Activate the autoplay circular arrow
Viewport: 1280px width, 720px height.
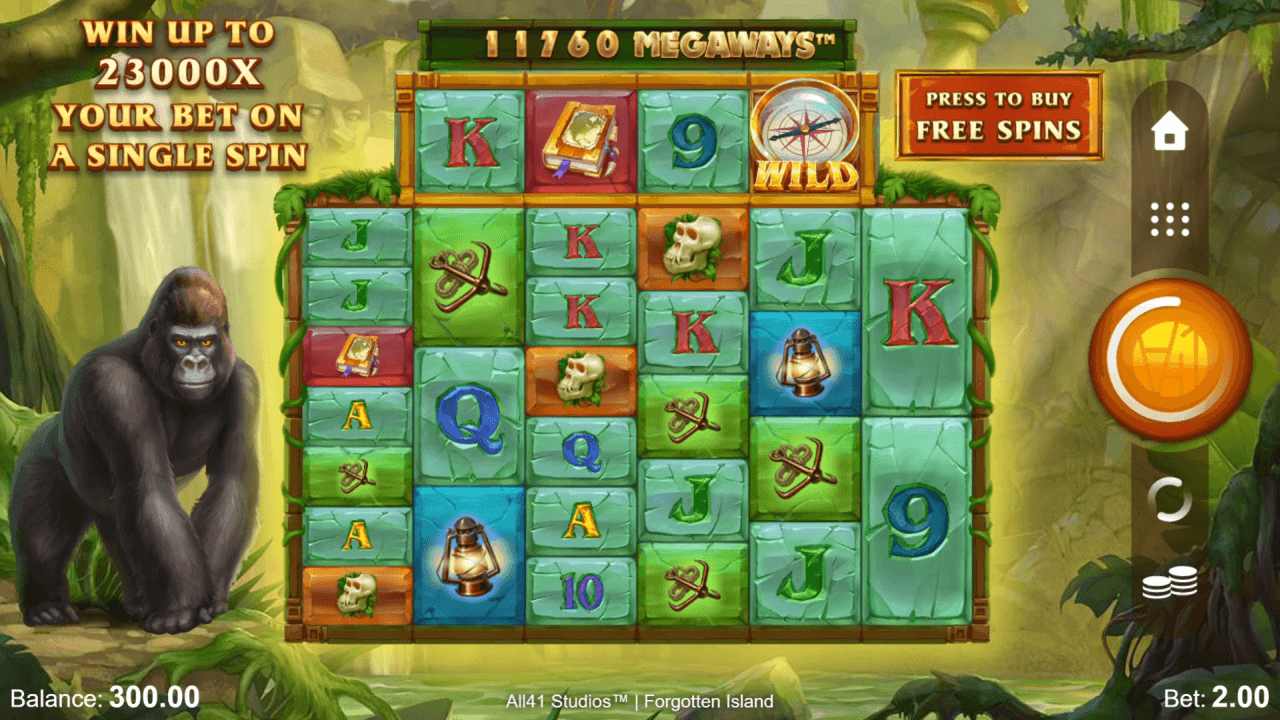point(1169,499)
